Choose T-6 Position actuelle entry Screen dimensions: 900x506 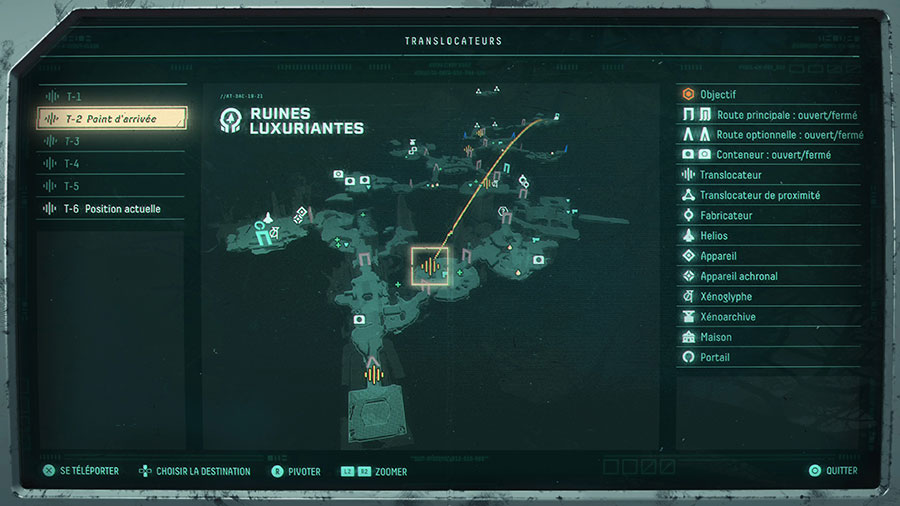click(x=112, y=209)
